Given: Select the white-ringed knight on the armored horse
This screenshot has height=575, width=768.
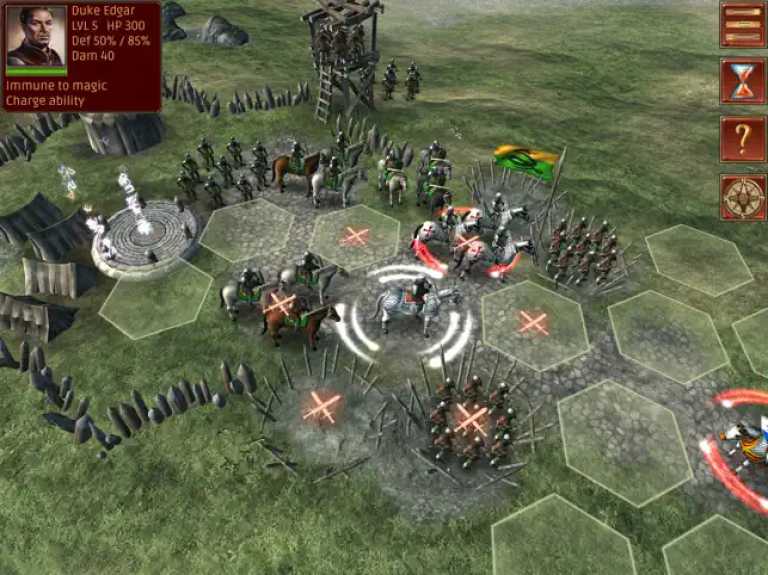Looking at the screenshot, I should point(417,305).
